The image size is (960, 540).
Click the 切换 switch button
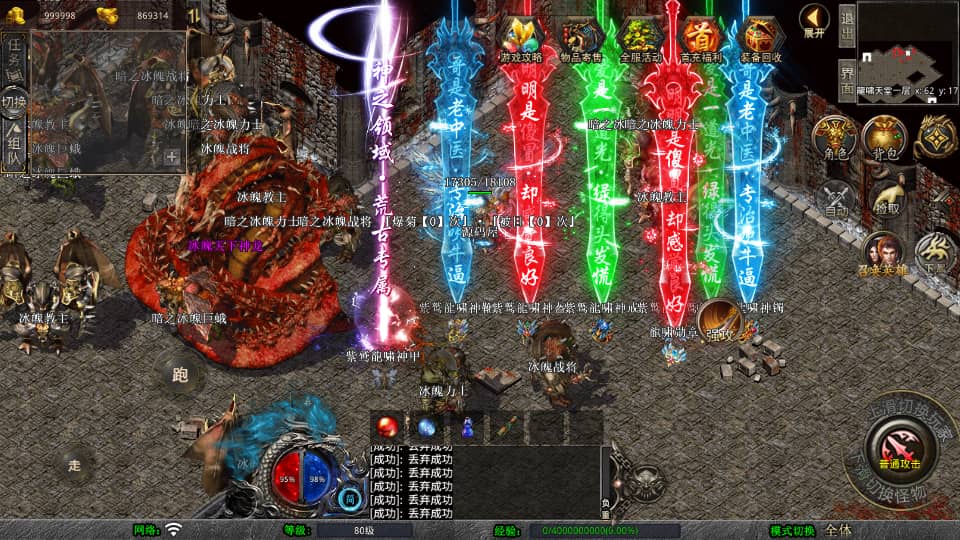click(14, 102)
